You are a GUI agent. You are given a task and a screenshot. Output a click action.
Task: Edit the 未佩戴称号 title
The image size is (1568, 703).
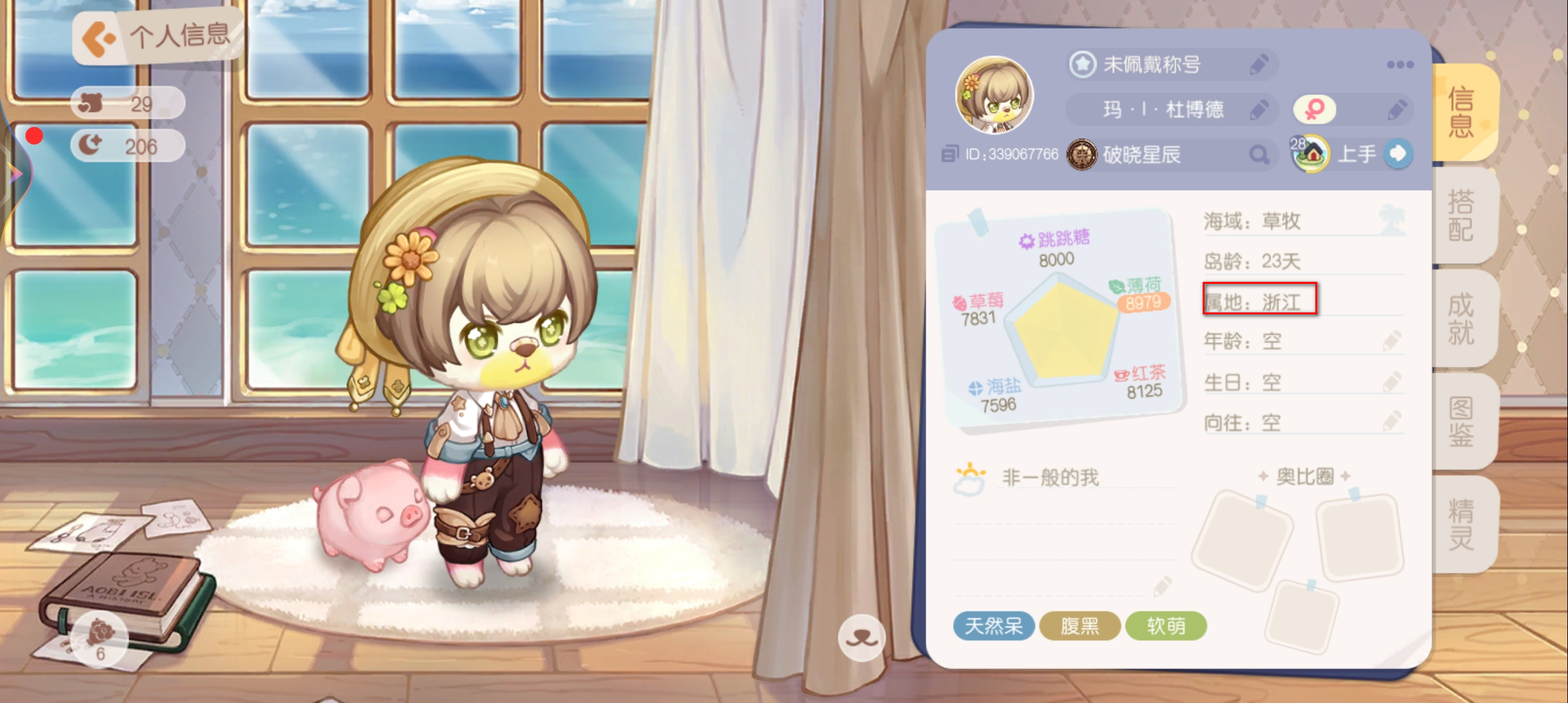pyautogui.click(x=1259, y=64)
